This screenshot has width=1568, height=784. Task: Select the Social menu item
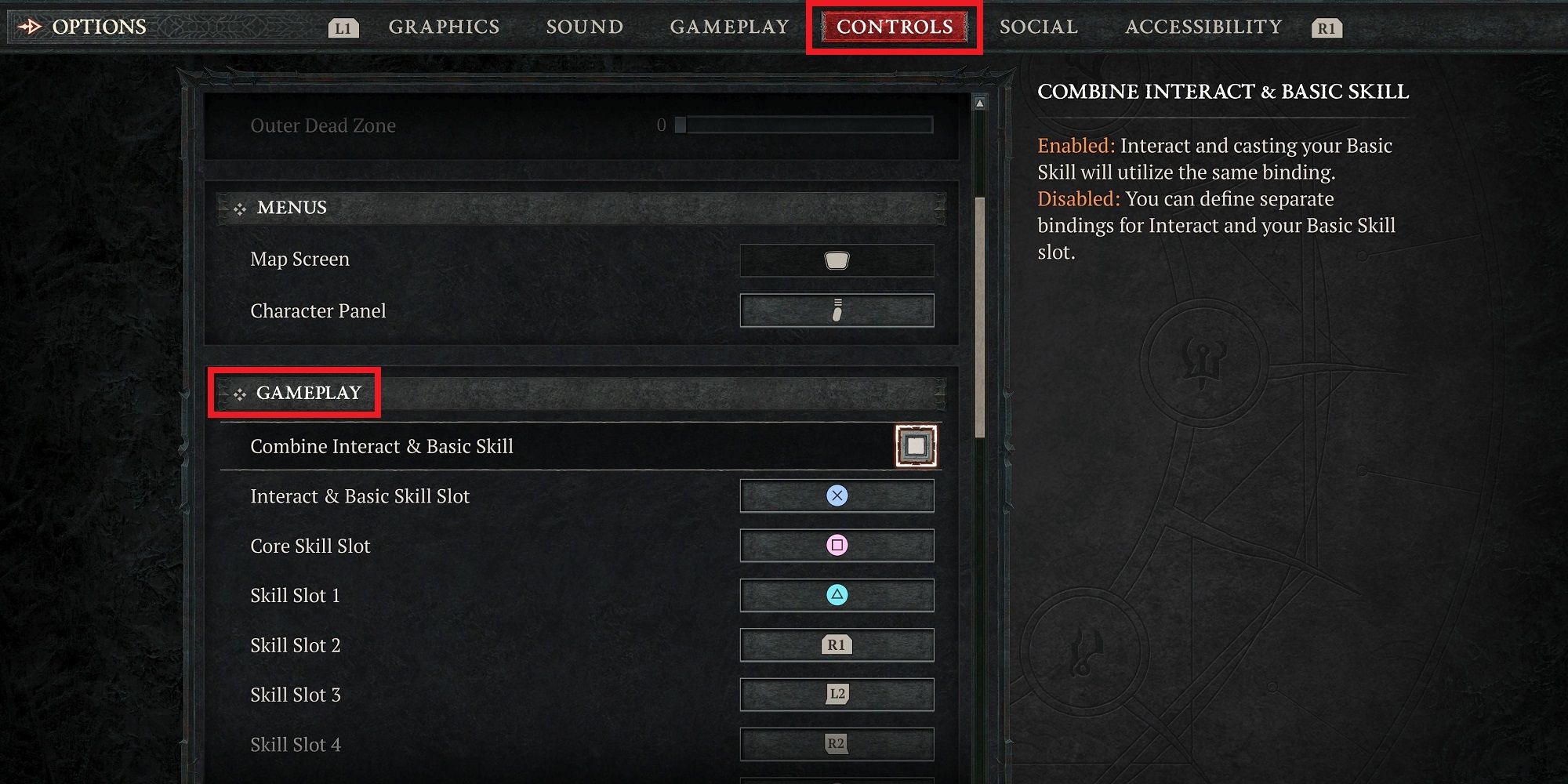[1038, 27]
